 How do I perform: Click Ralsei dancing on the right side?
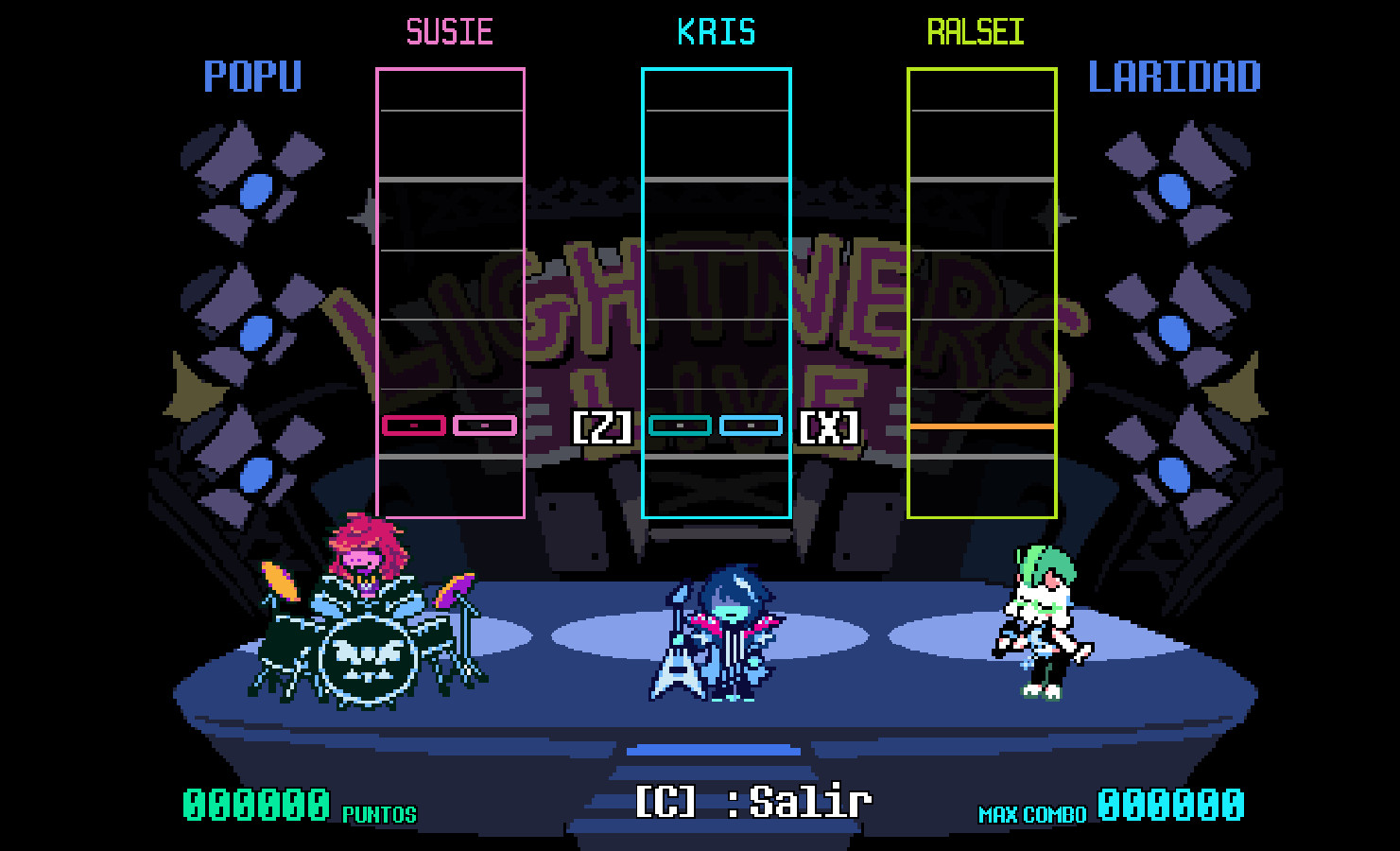coord(1045,619)
